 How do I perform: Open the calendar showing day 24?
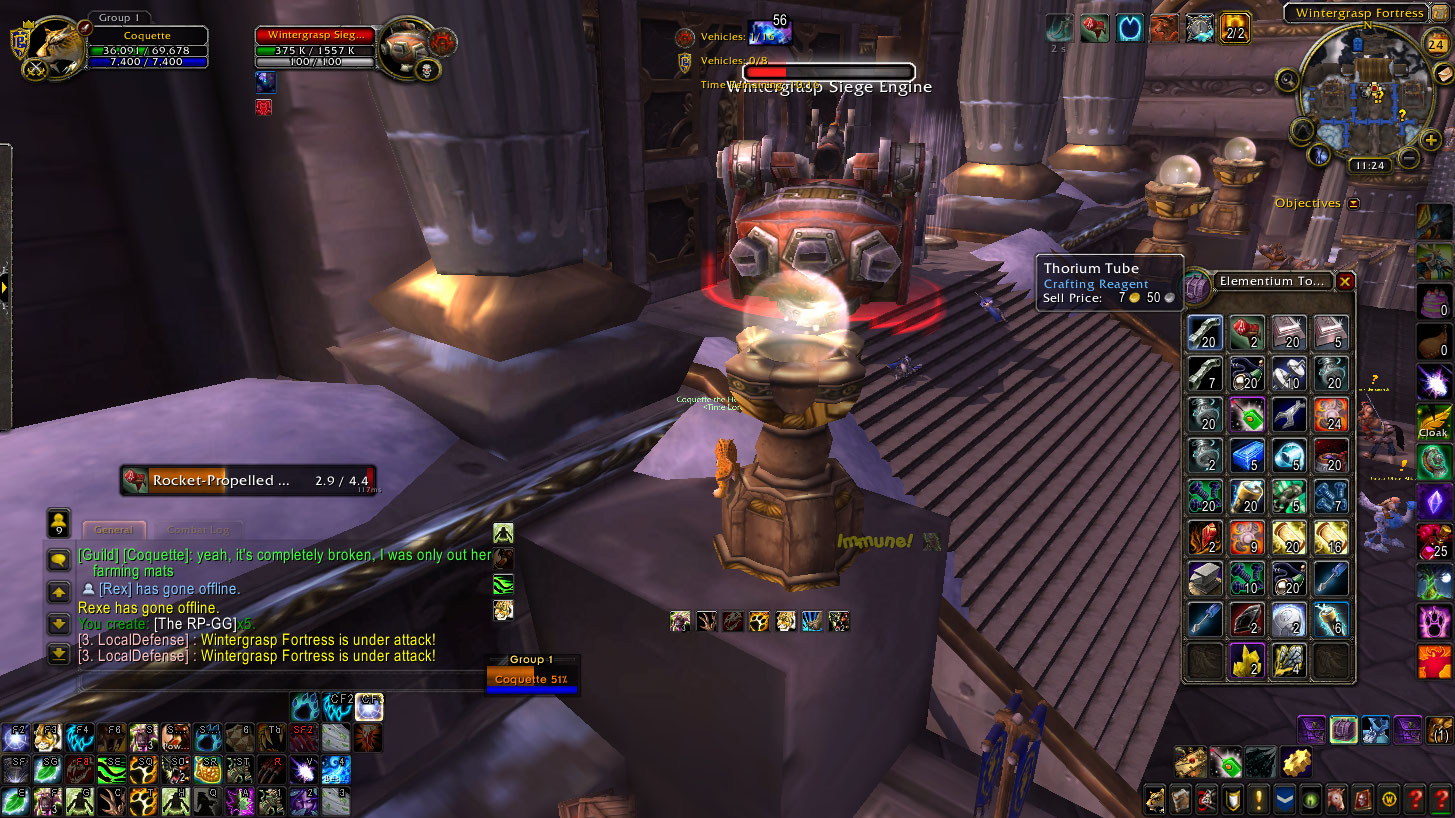coord(1436,44)
